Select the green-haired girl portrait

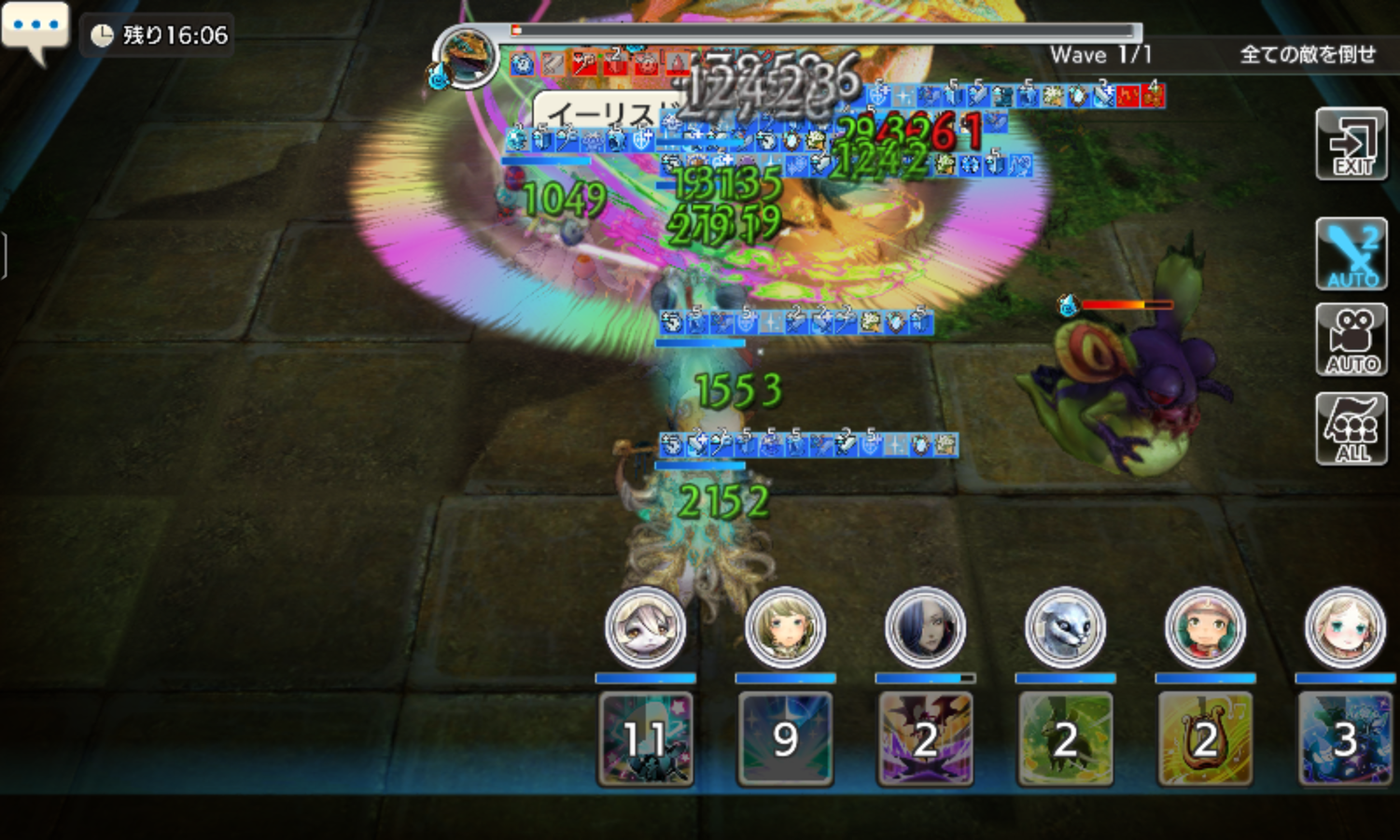tap(786, 628)
